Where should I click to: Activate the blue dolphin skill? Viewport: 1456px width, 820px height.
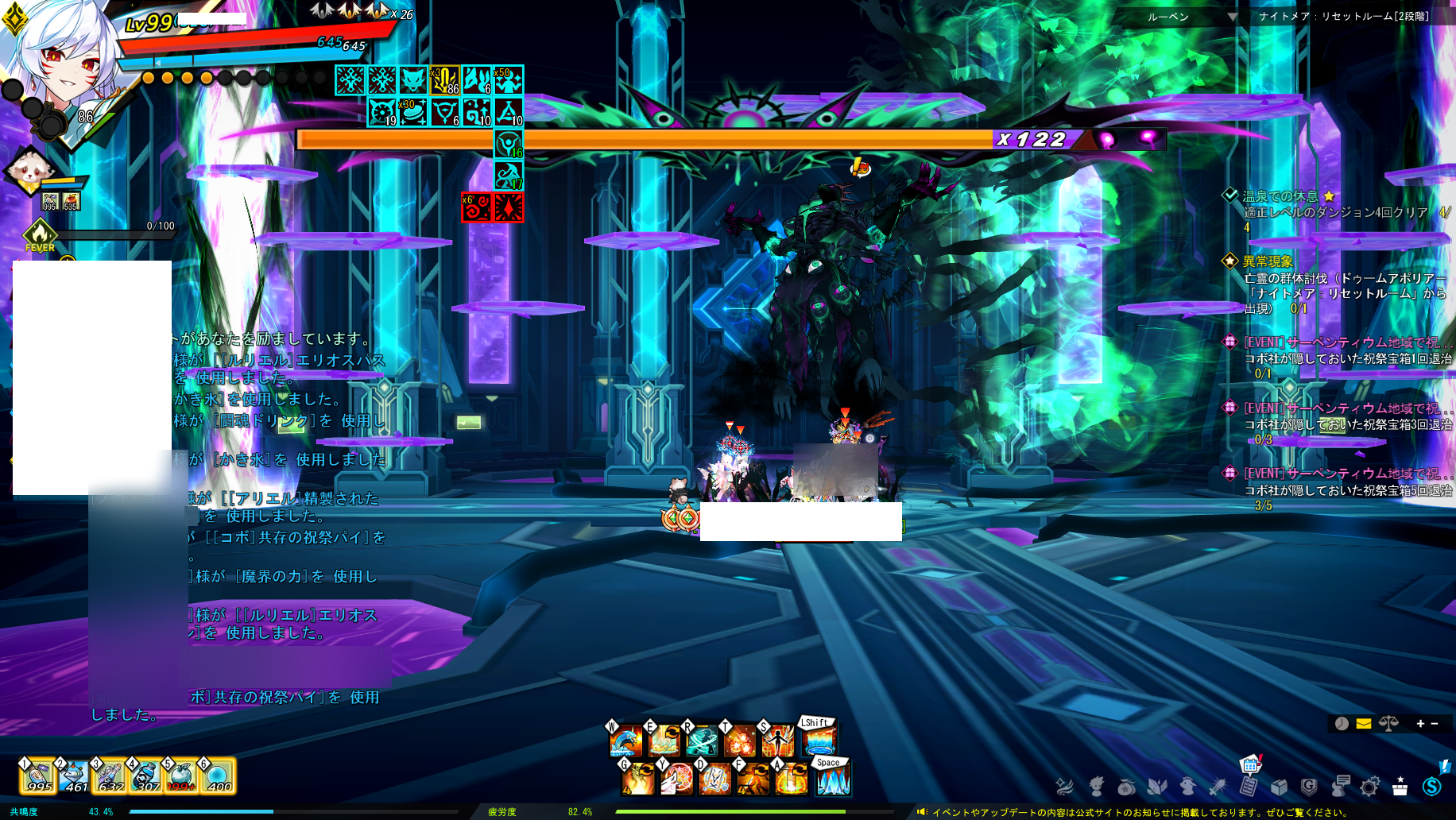tap(625, 741)
